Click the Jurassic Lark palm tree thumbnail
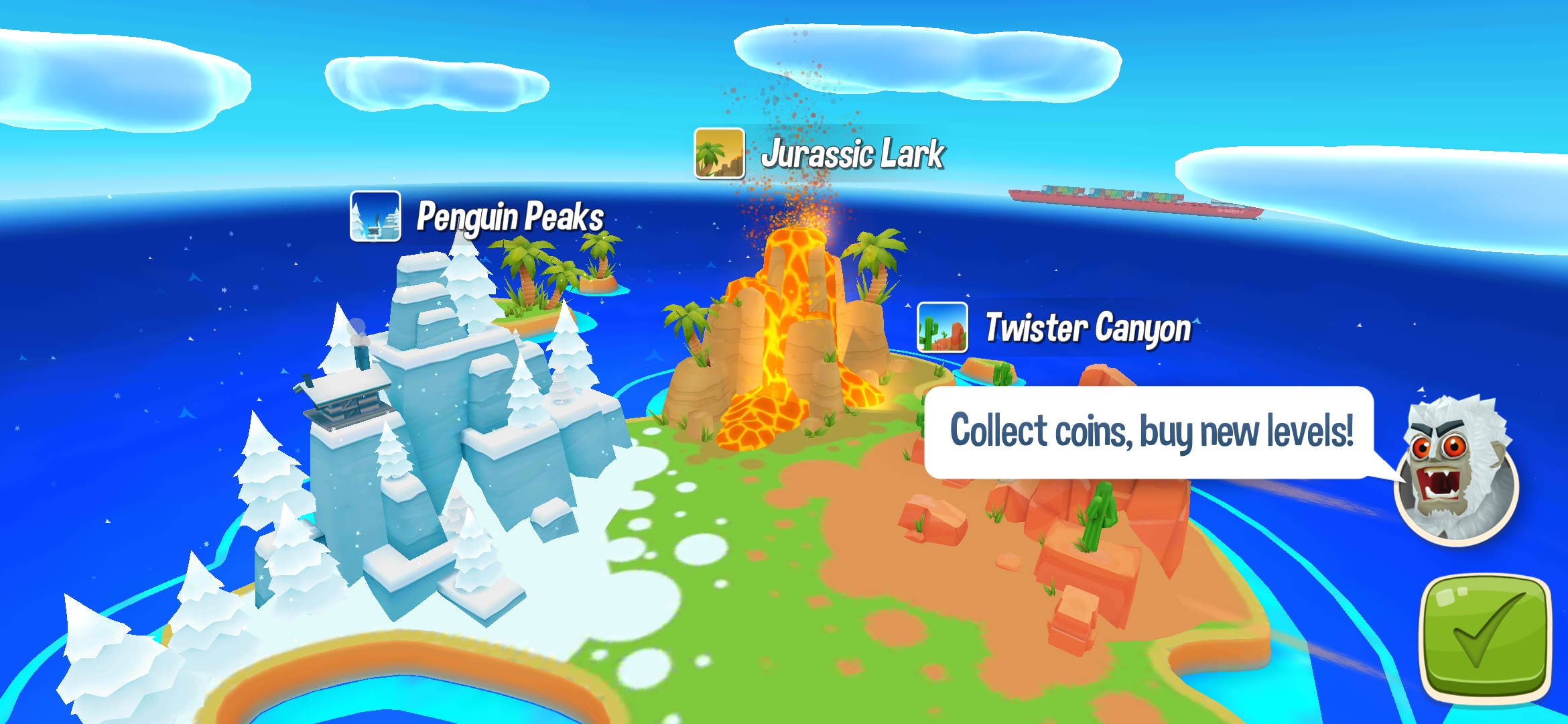1568x724 pixels. click(719, 154)
